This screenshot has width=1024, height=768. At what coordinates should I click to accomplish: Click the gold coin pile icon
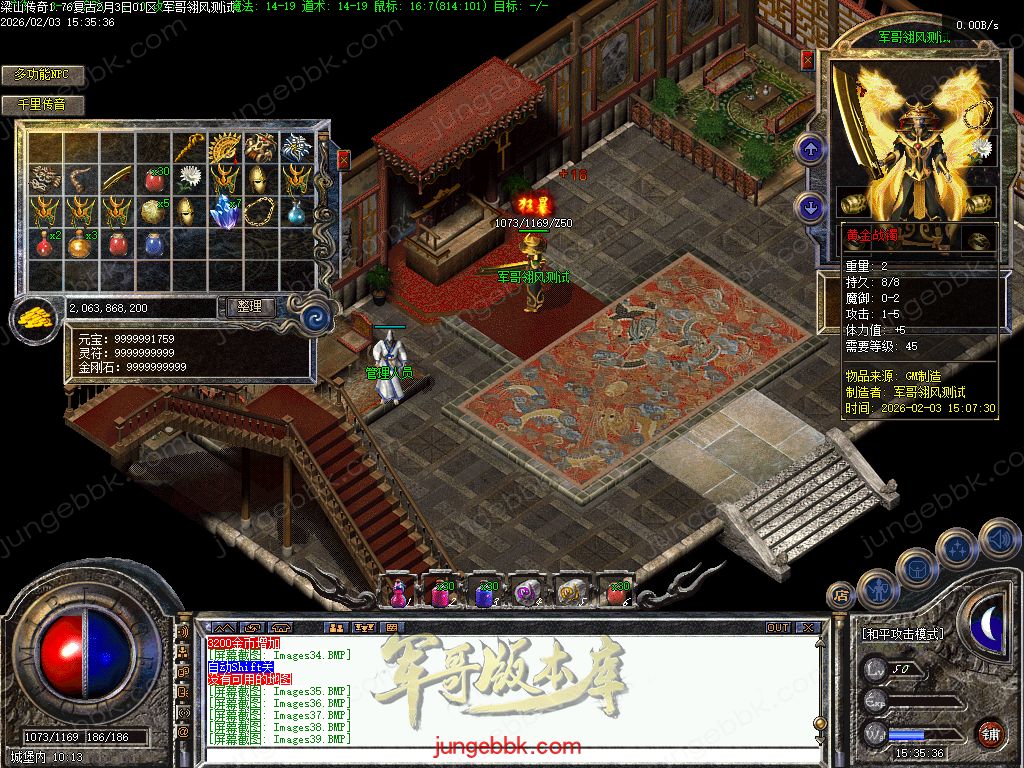coord(35,318)
